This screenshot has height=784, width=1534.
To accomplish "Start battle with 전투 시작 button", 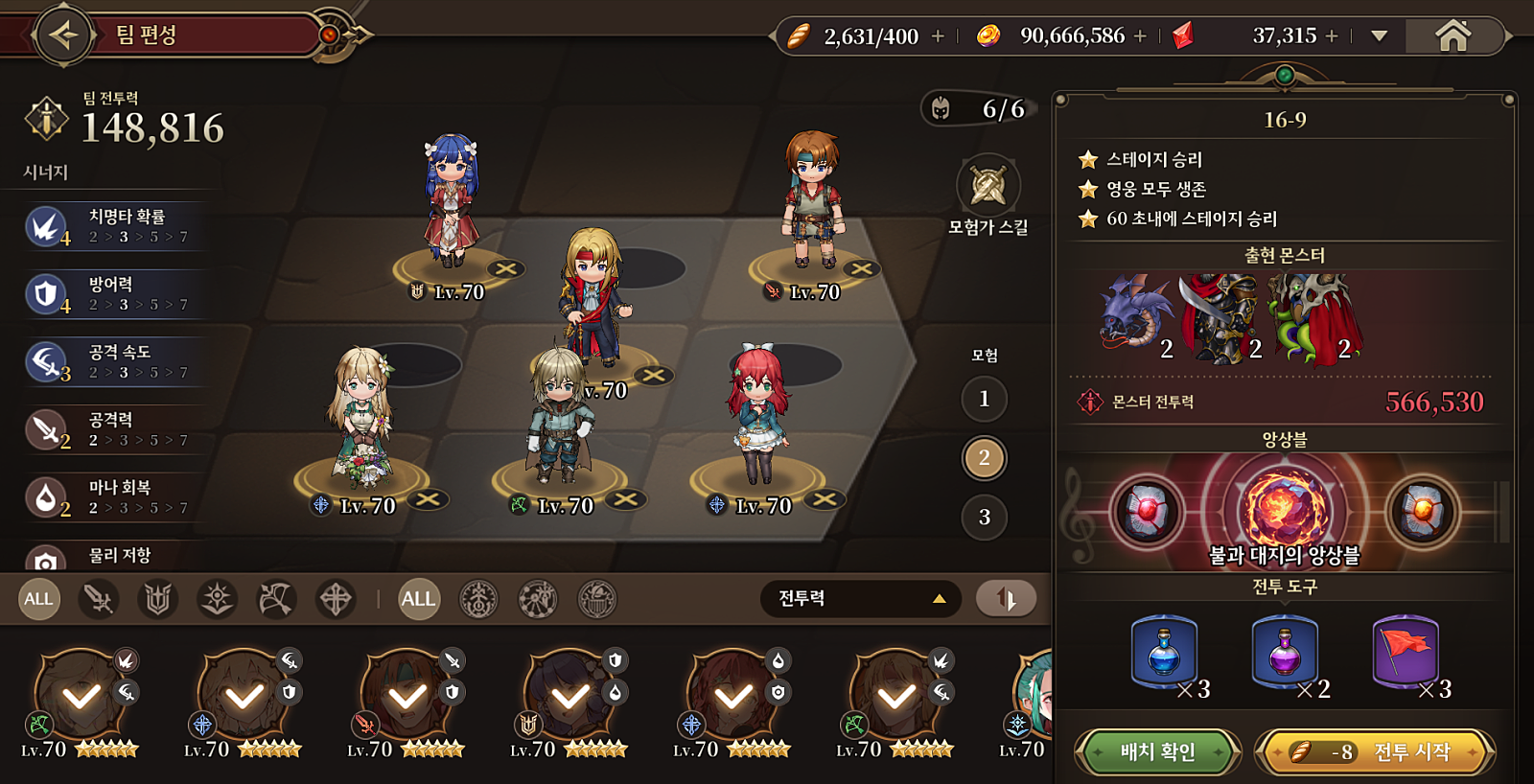I will [1375, 752].
